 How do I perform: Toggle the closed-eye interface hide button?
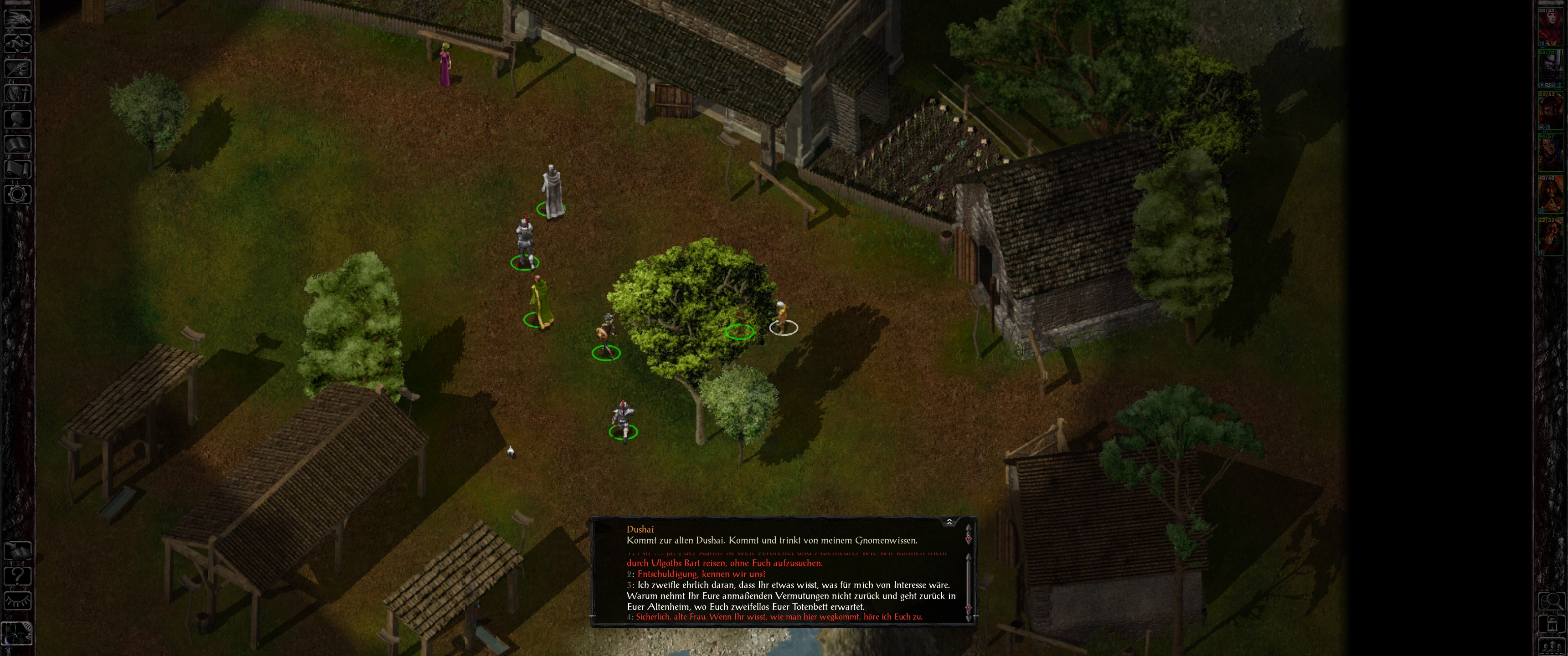pyautogui.click(x=18, y=600)
